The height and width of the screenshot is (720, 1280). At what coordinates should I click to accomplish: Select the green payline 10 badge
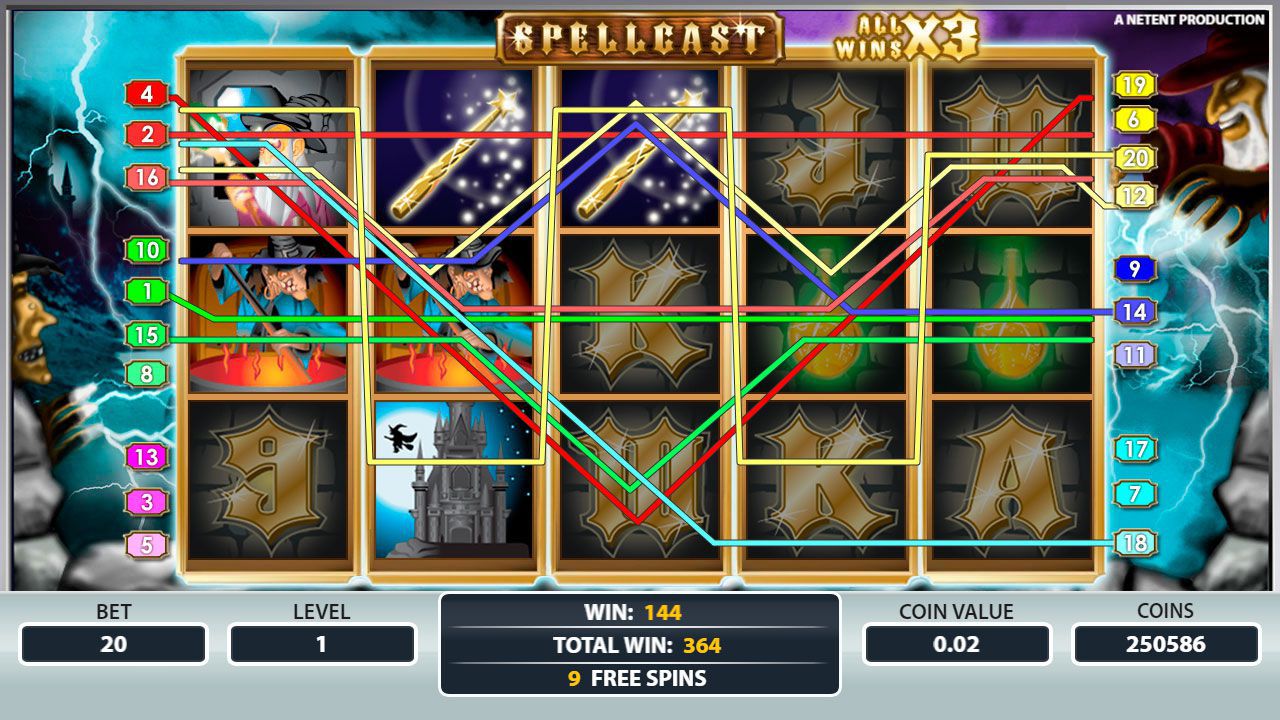click(x=147, y=250)
